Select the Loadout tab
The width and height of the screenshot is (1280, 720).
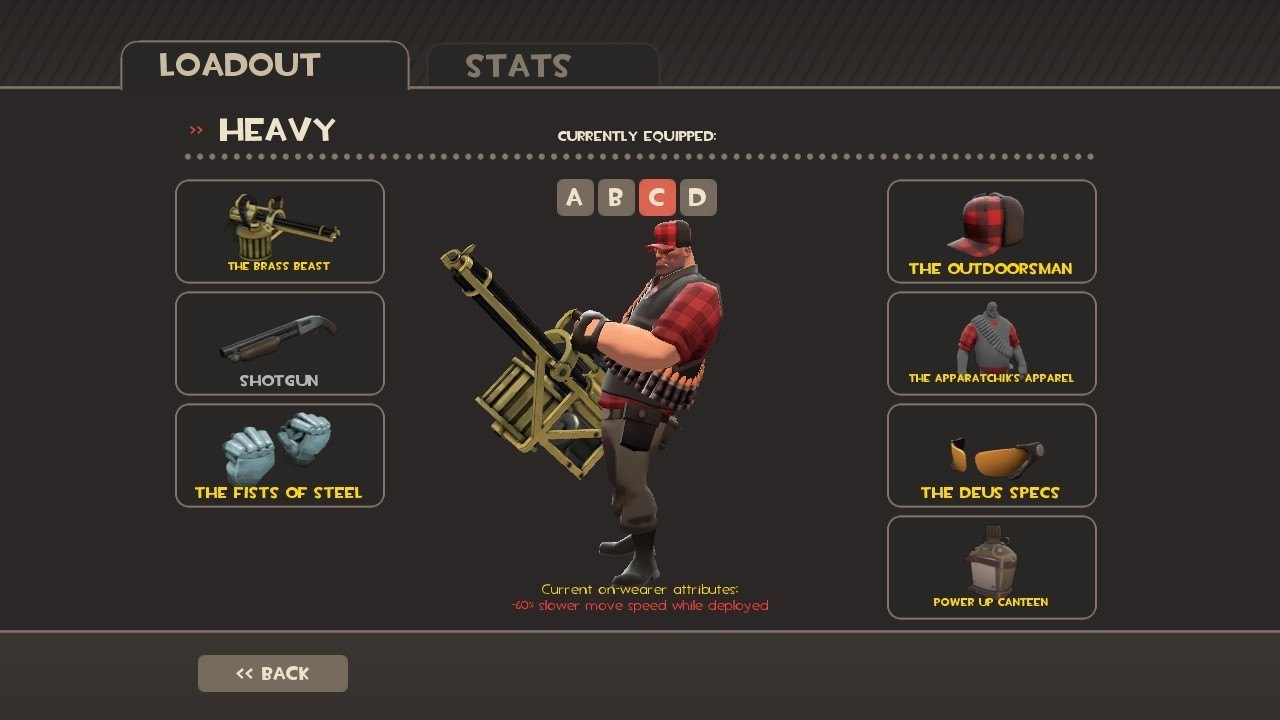[264, 66]
